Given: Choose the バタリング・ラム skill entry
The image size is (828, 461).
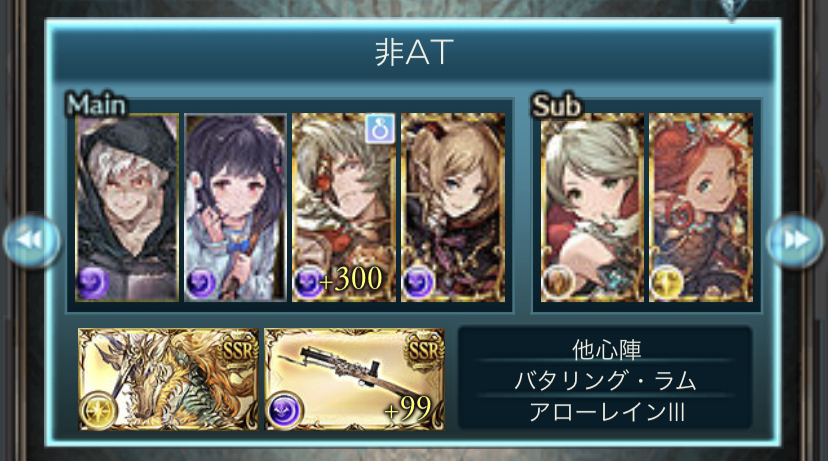Looking at the screenshot, I should click(x=603, y=380).
